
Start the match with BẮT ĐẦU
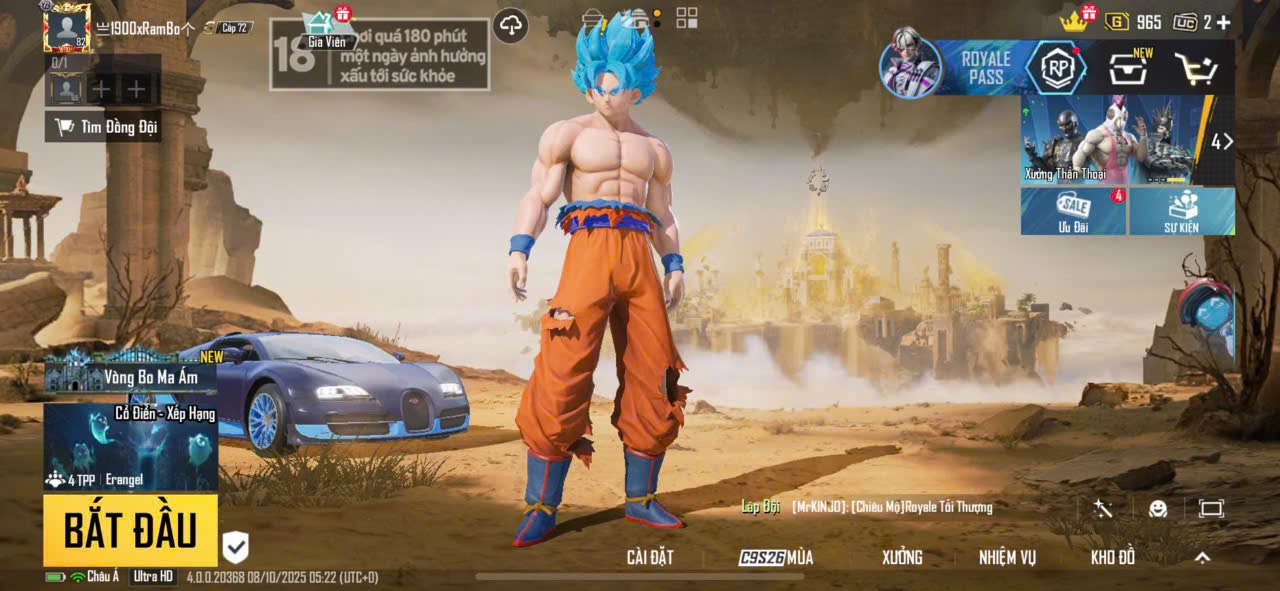[x=130, y=531]
